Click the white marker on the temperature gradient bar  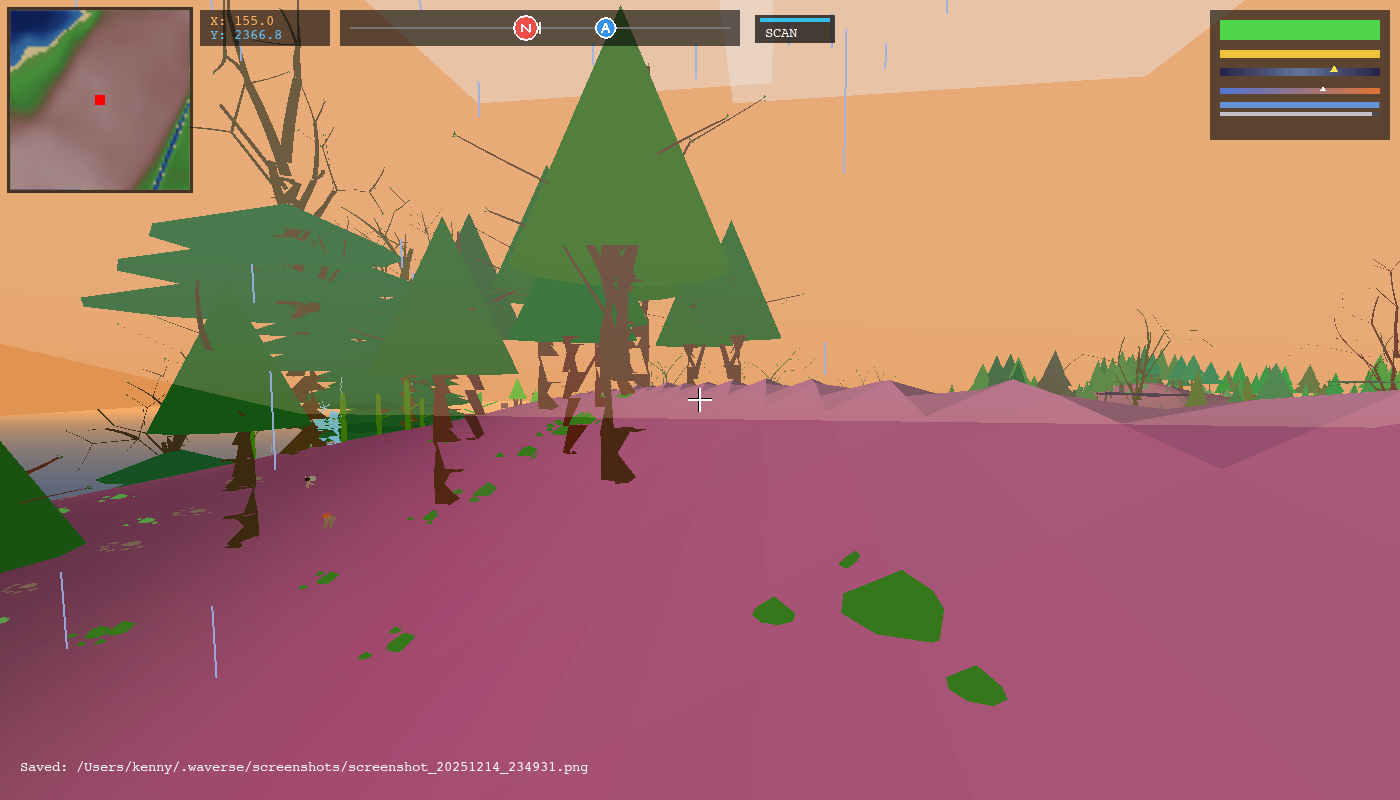point(1322,87)
